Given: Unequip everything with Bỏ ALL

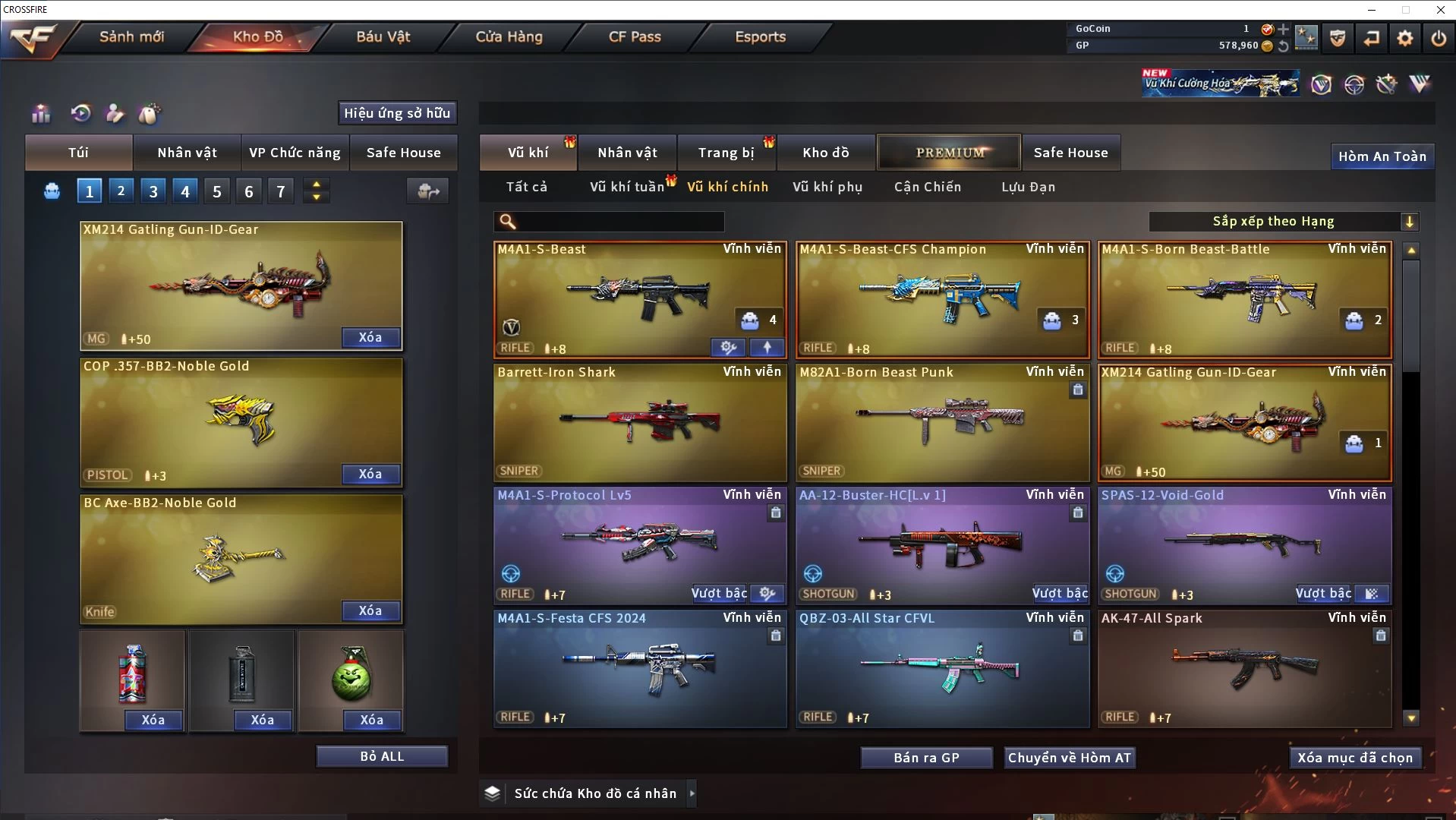Looking at the screenshot, I should (382, 756).
